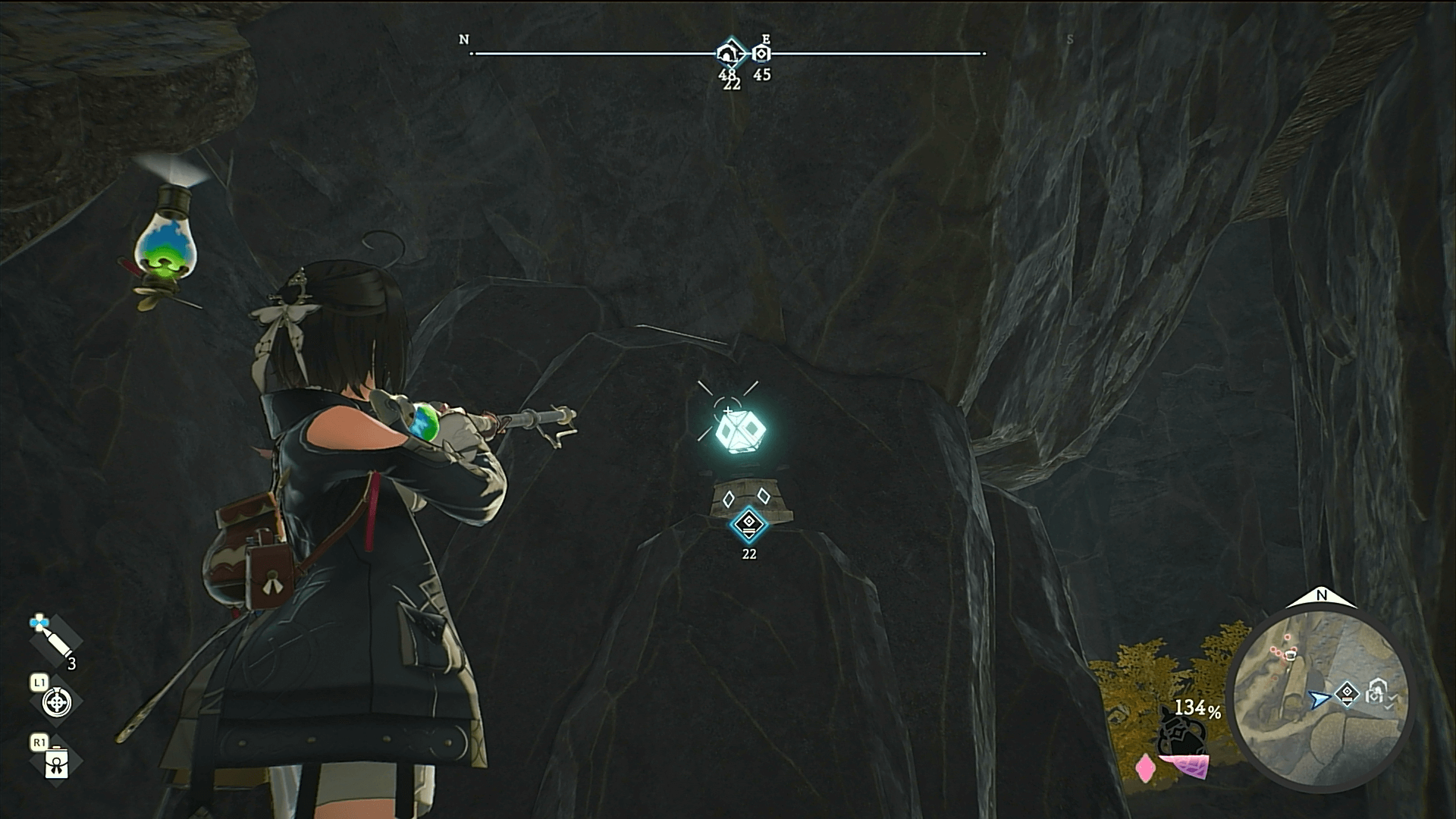1456x819 pixels.
Task: Activate the crosshair aim icon
Action: [56, 702]
